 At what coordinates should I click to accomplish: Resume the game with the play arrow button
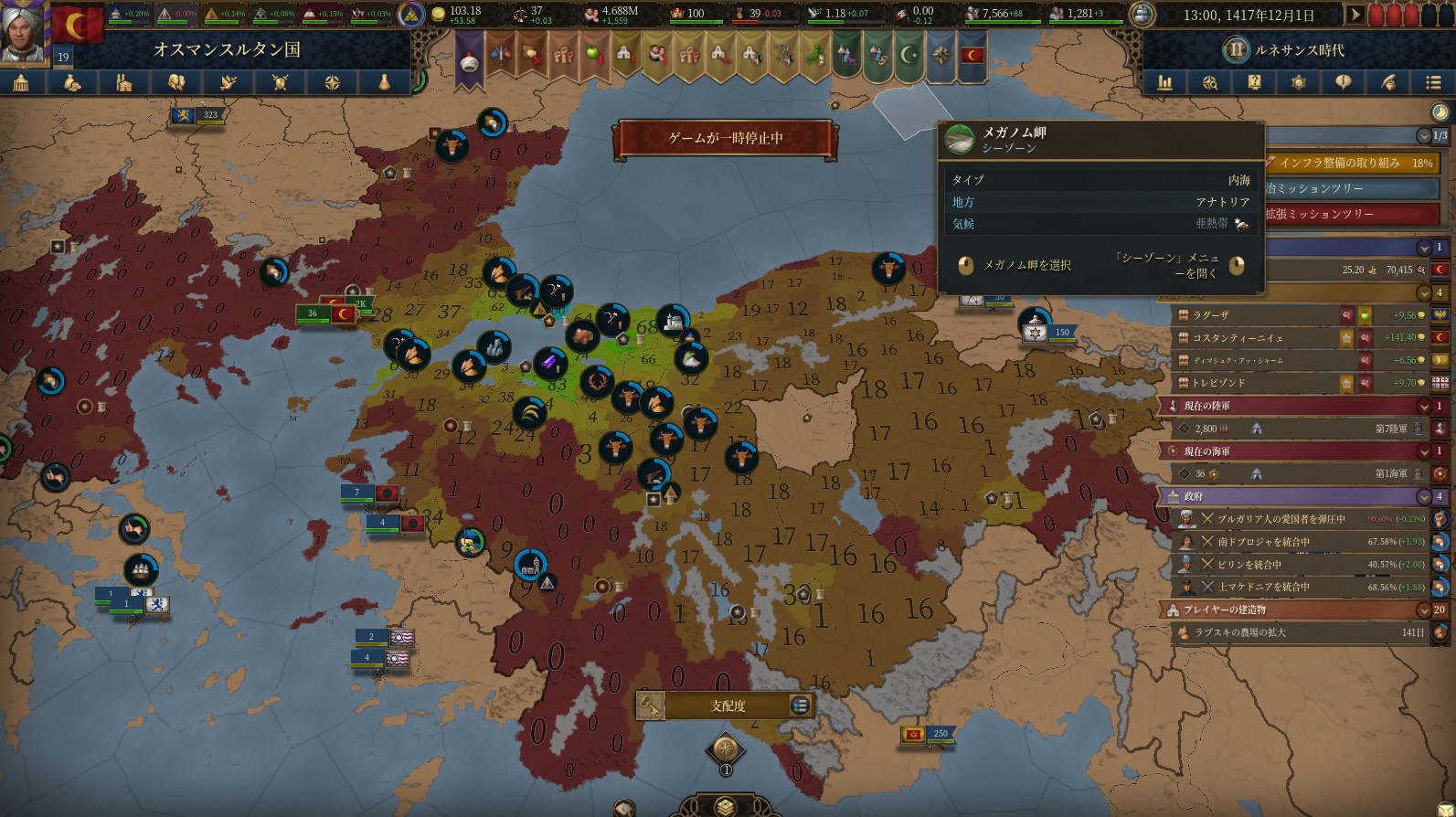coord(1355,15)
